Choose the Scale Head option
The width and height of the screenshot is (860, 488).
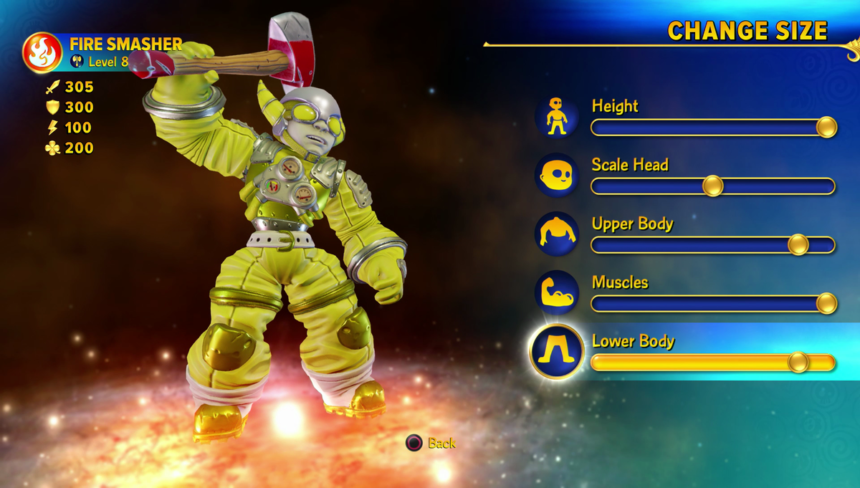(x=630, y=165)
